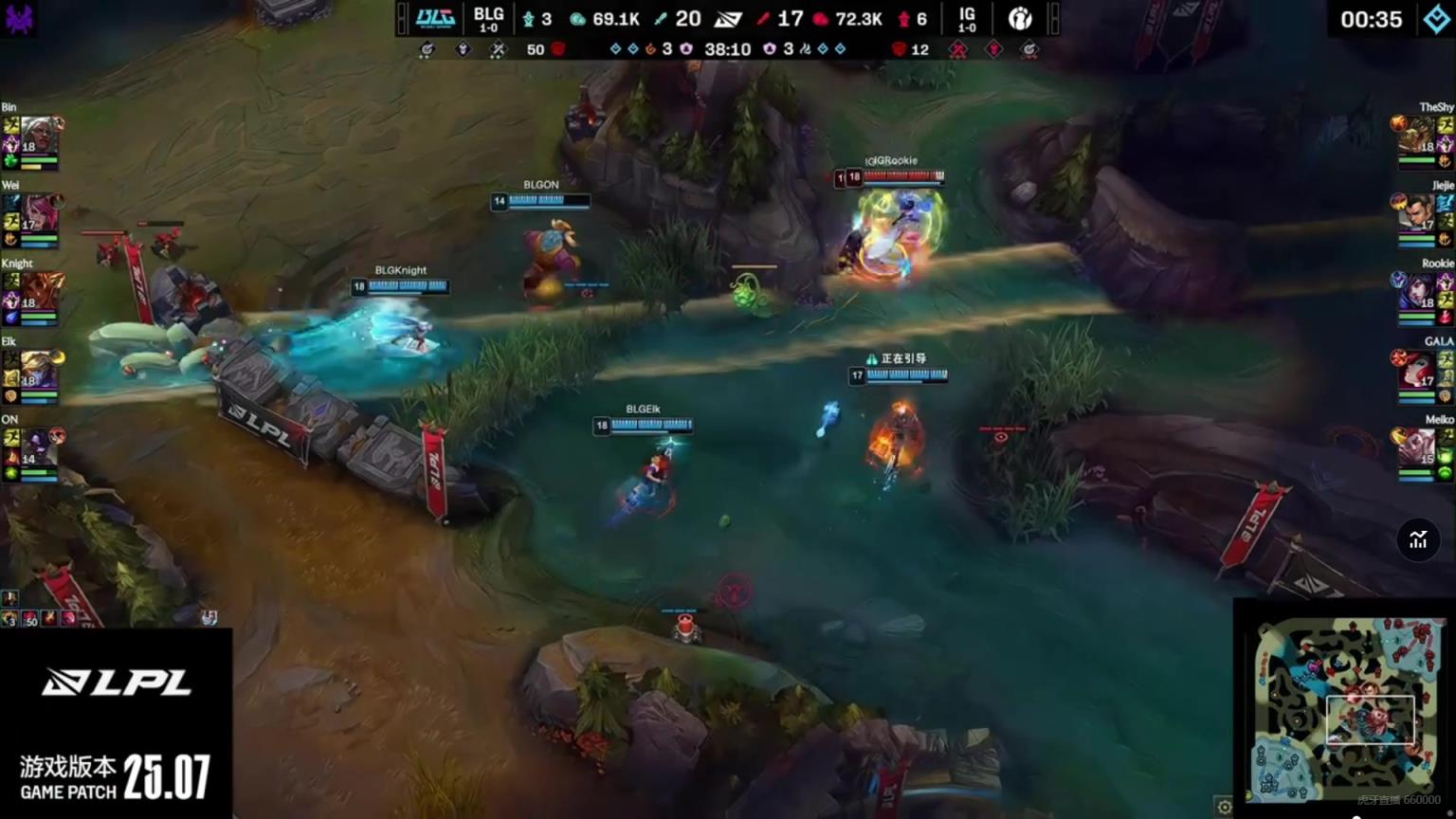
Task: Click the purple emblem in the top-left corner
Action: pyautogui.click(x=19, y=18)
